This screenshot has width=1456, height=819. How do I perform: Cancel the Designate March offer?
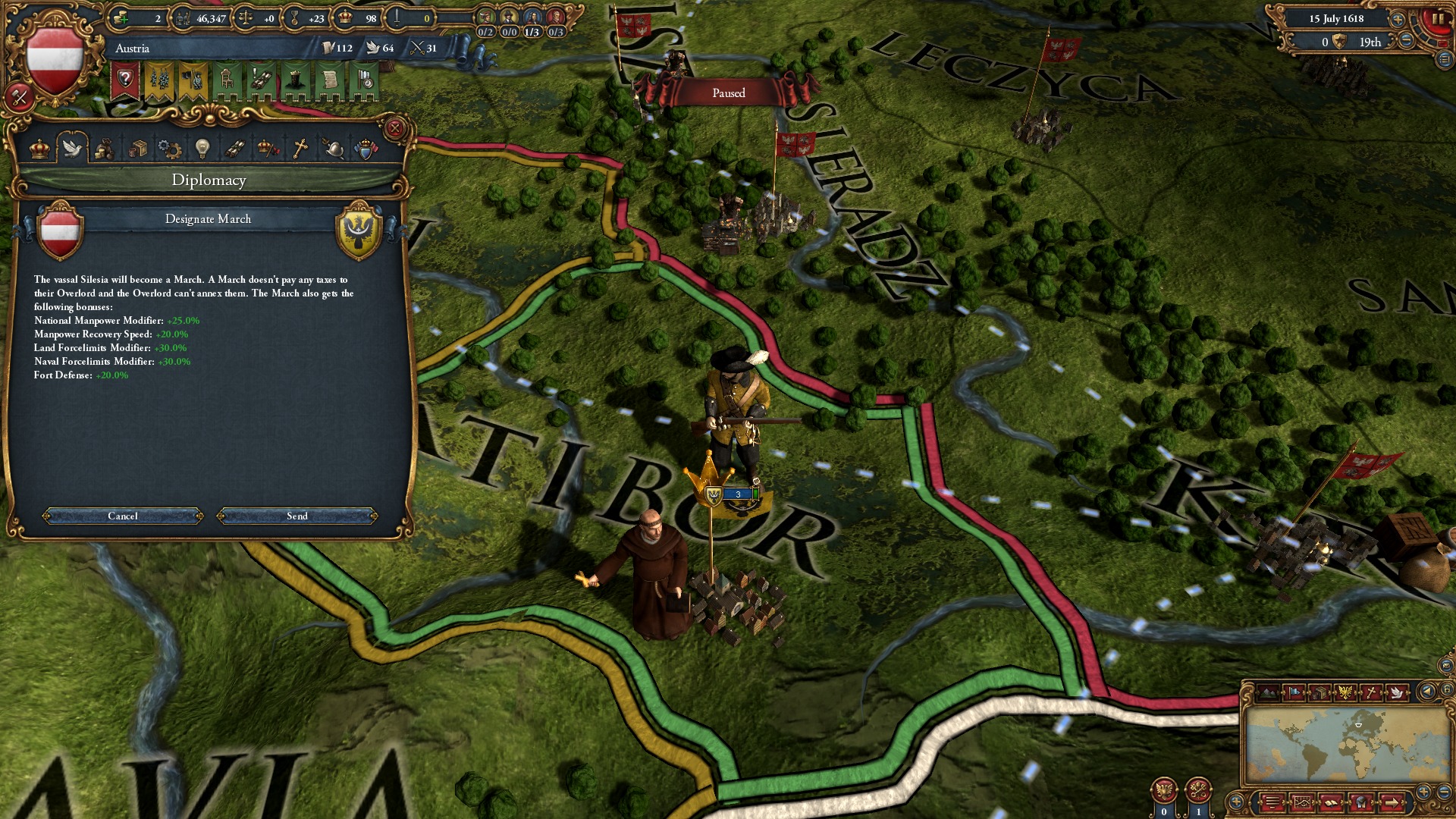(x=121, y=516)
